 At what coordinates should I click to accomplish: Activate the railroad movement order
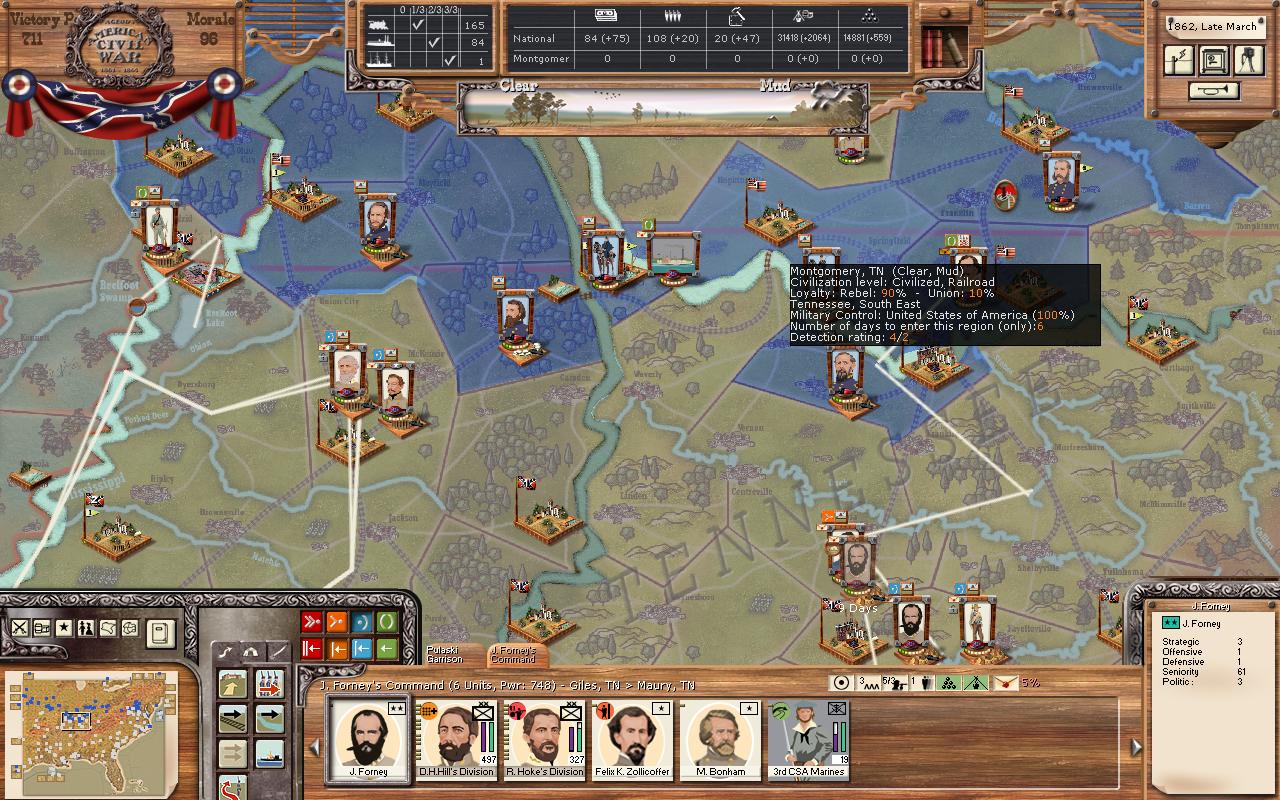coord(234,718)
